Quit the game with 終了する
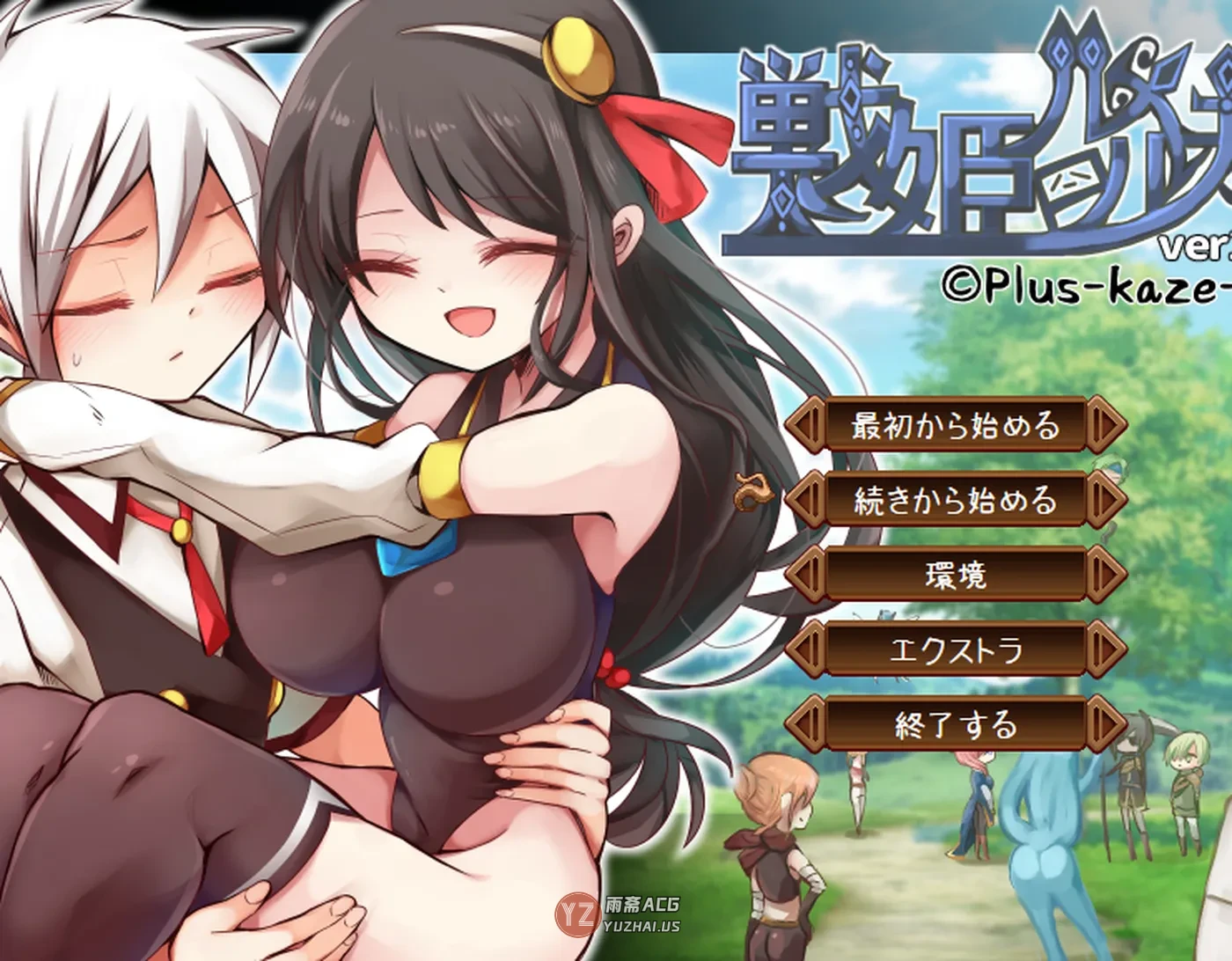This screenshot has width=1232, height=961. (956, 725)
